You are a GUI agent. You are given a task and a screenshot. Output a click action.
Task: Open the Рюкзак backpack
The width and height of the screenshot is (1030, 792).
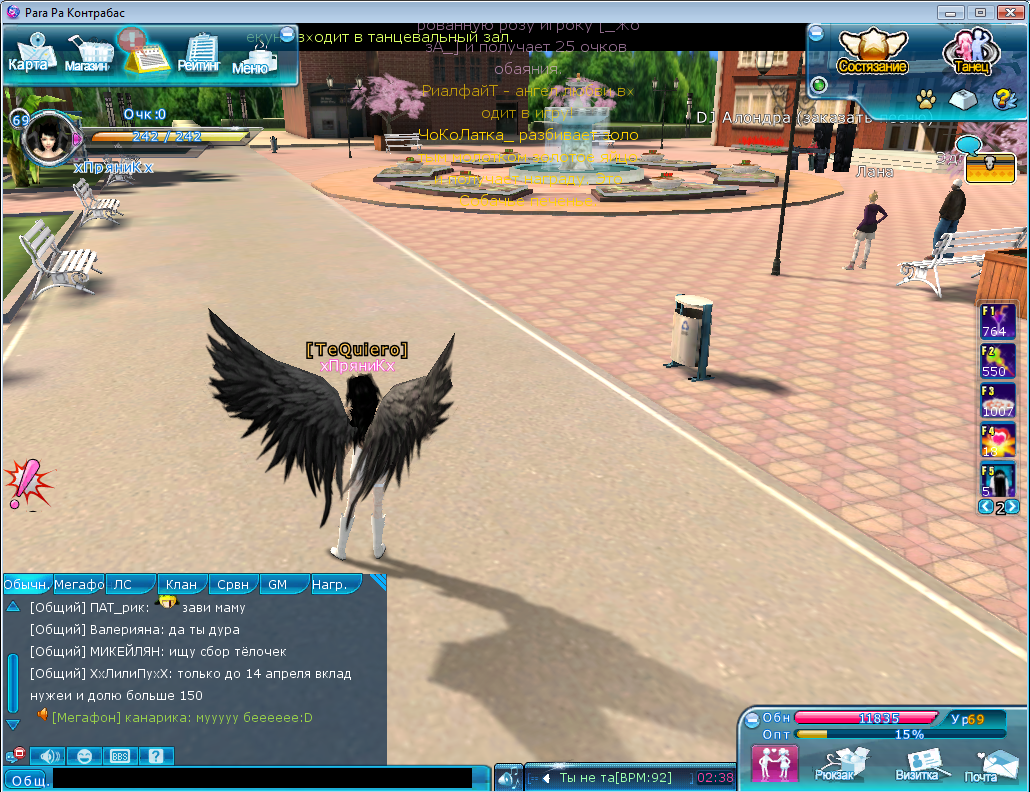point(834,765)
